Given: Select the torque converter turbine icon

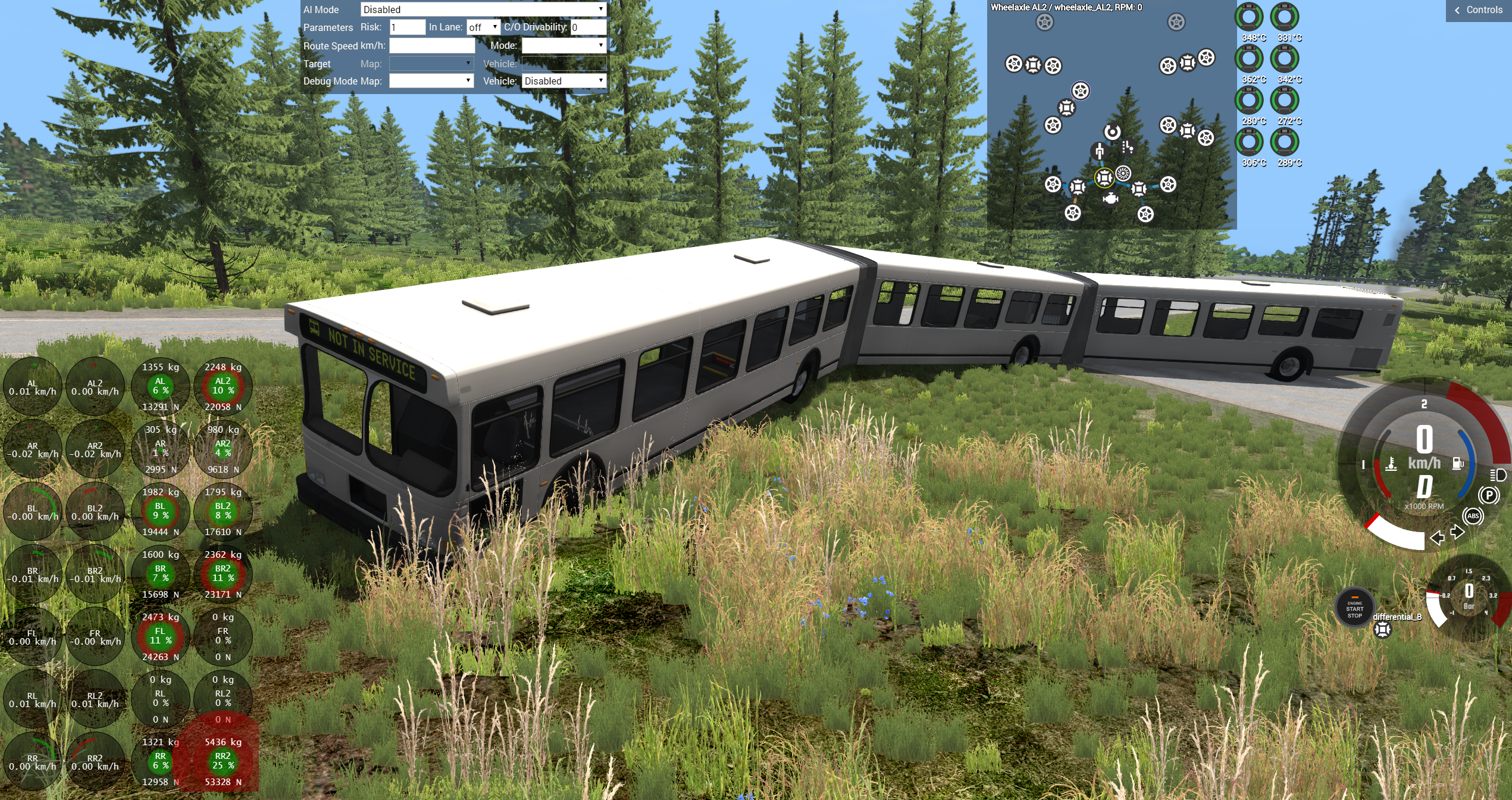Looking at the screenshot, I should pos(1123,173).
